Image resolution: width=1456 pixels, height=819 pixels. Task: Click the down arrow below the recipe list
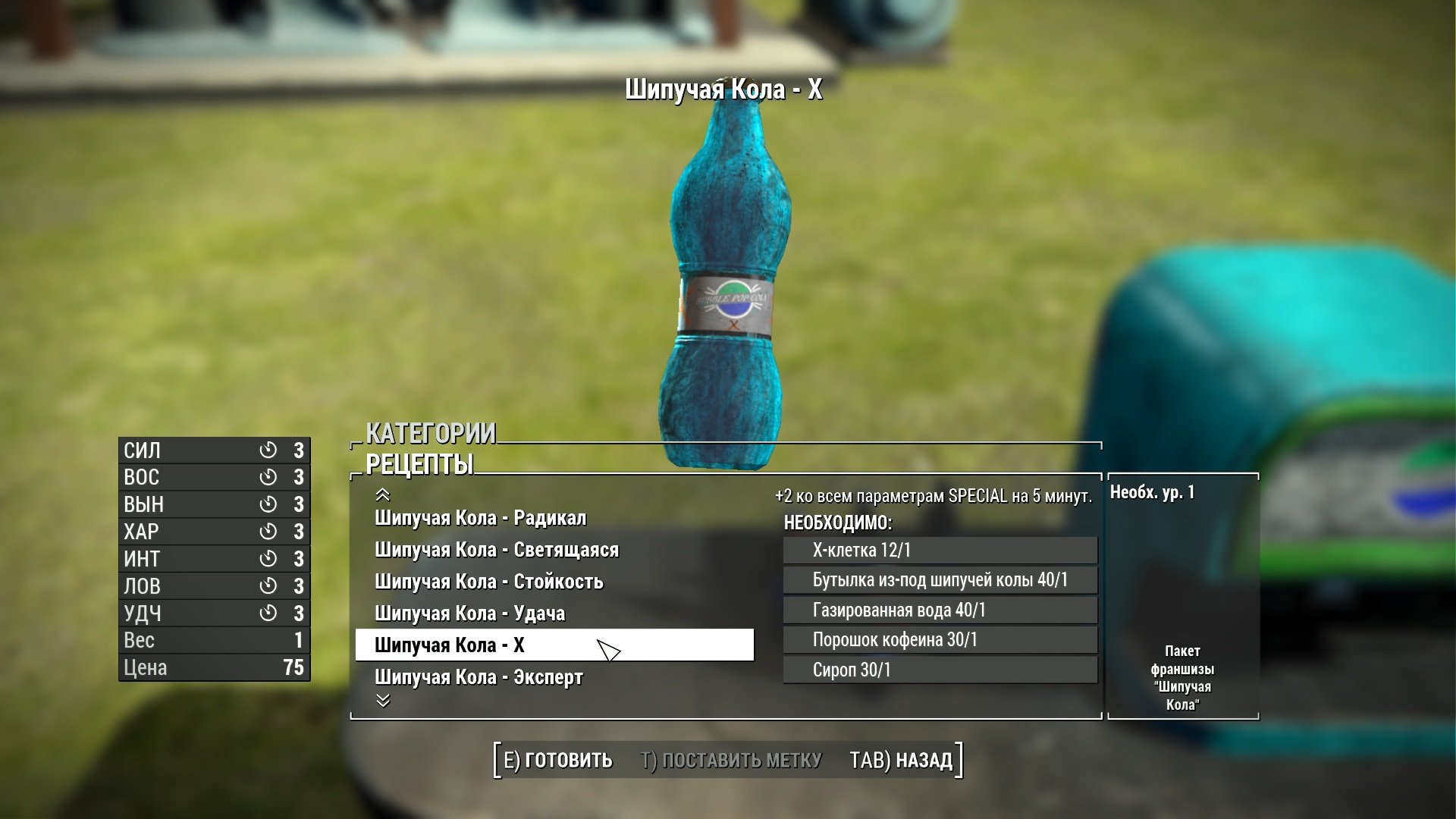point(383,701)
